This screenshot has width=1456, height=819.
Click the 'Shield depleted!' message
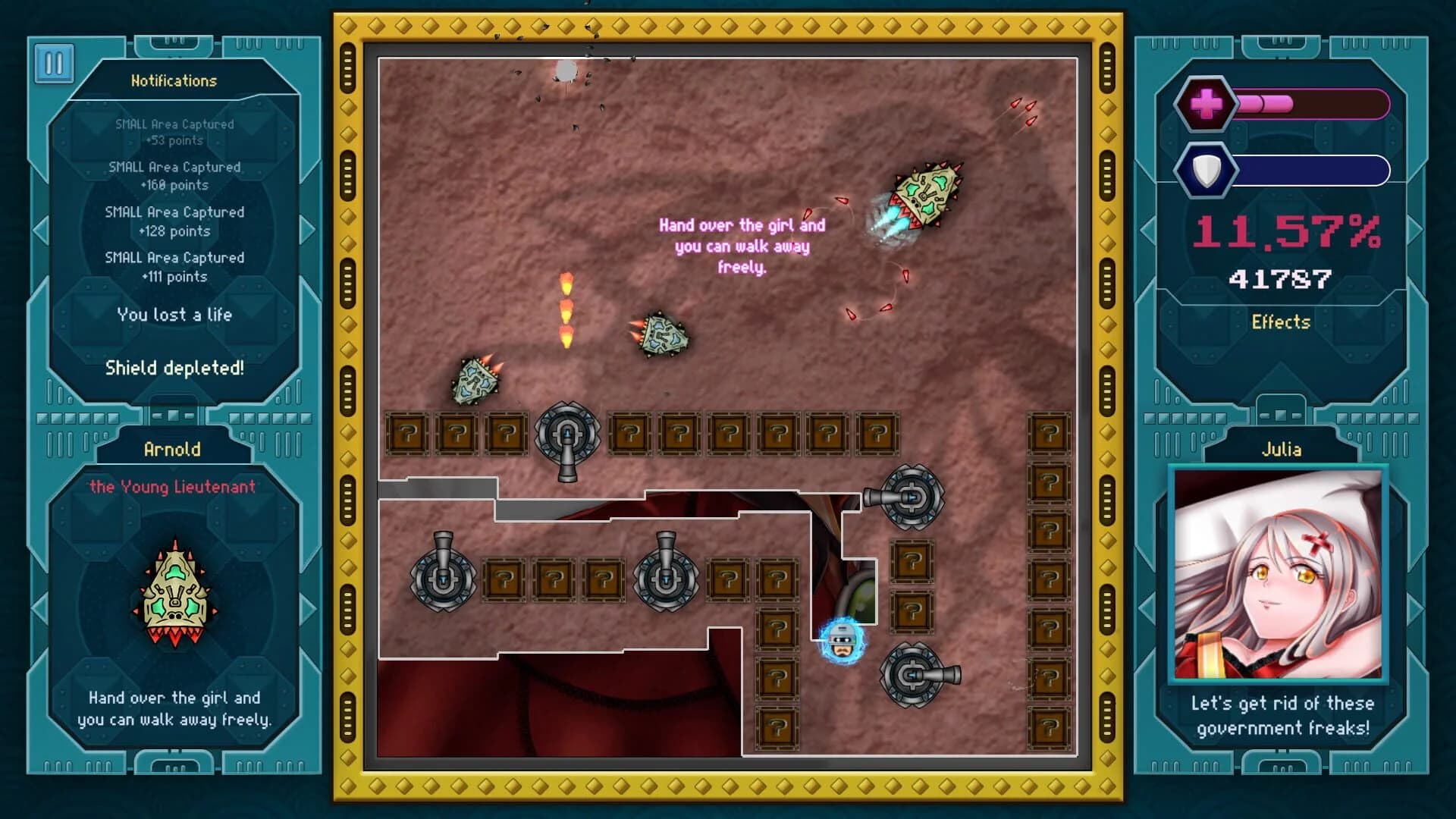(174, 369)
